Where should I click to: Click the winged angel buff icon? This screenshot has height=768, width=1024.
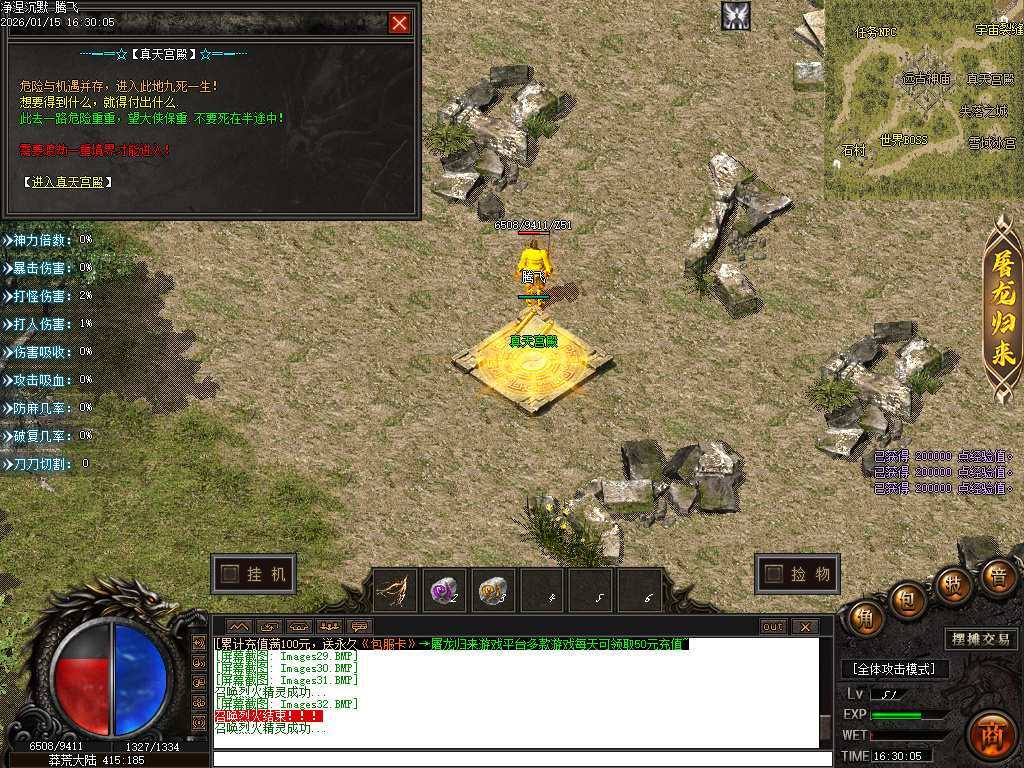pos(736,15)
